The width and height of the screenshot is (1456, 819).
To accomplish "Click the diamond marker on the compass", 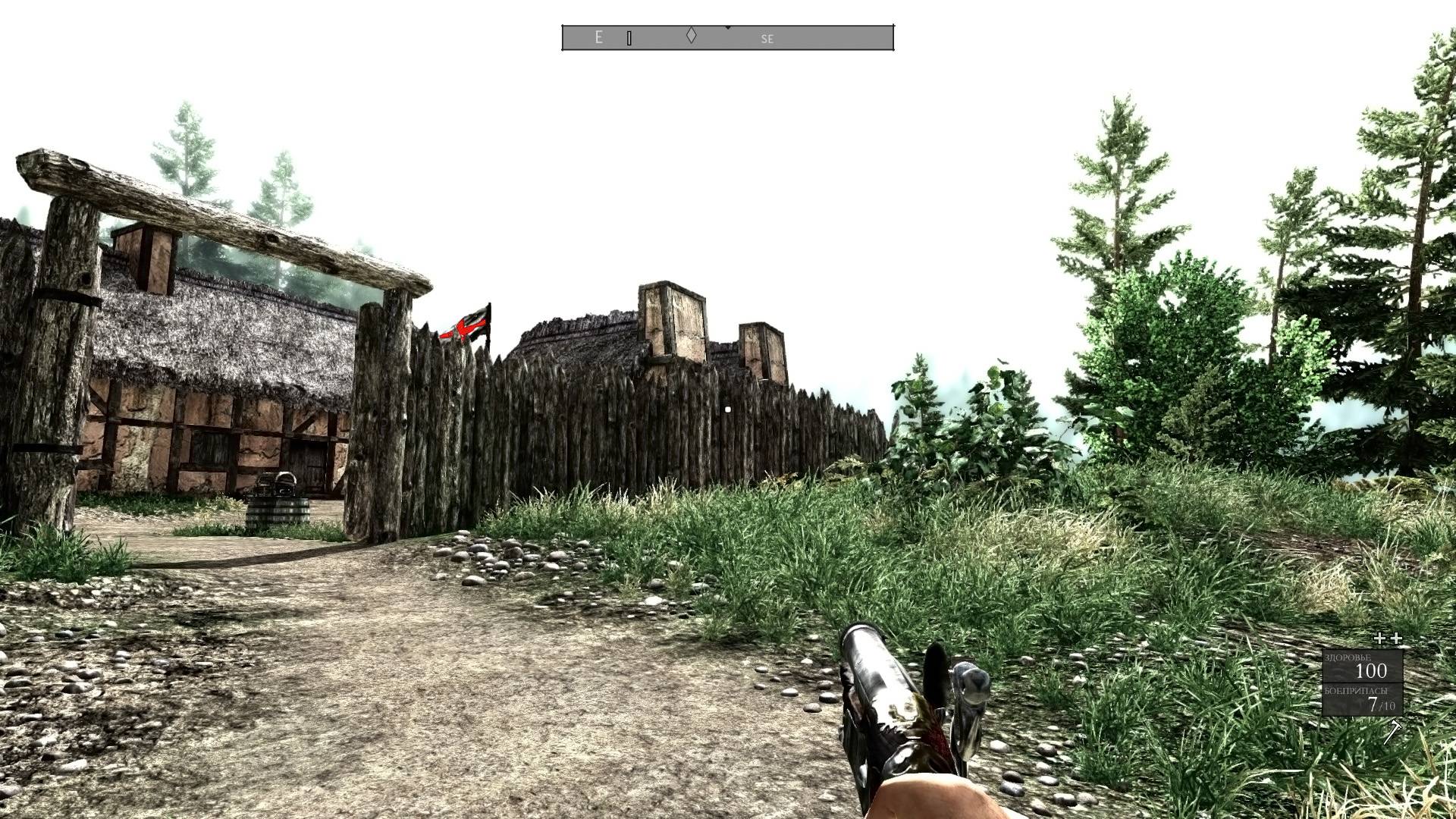I will (x=691, y=35).
